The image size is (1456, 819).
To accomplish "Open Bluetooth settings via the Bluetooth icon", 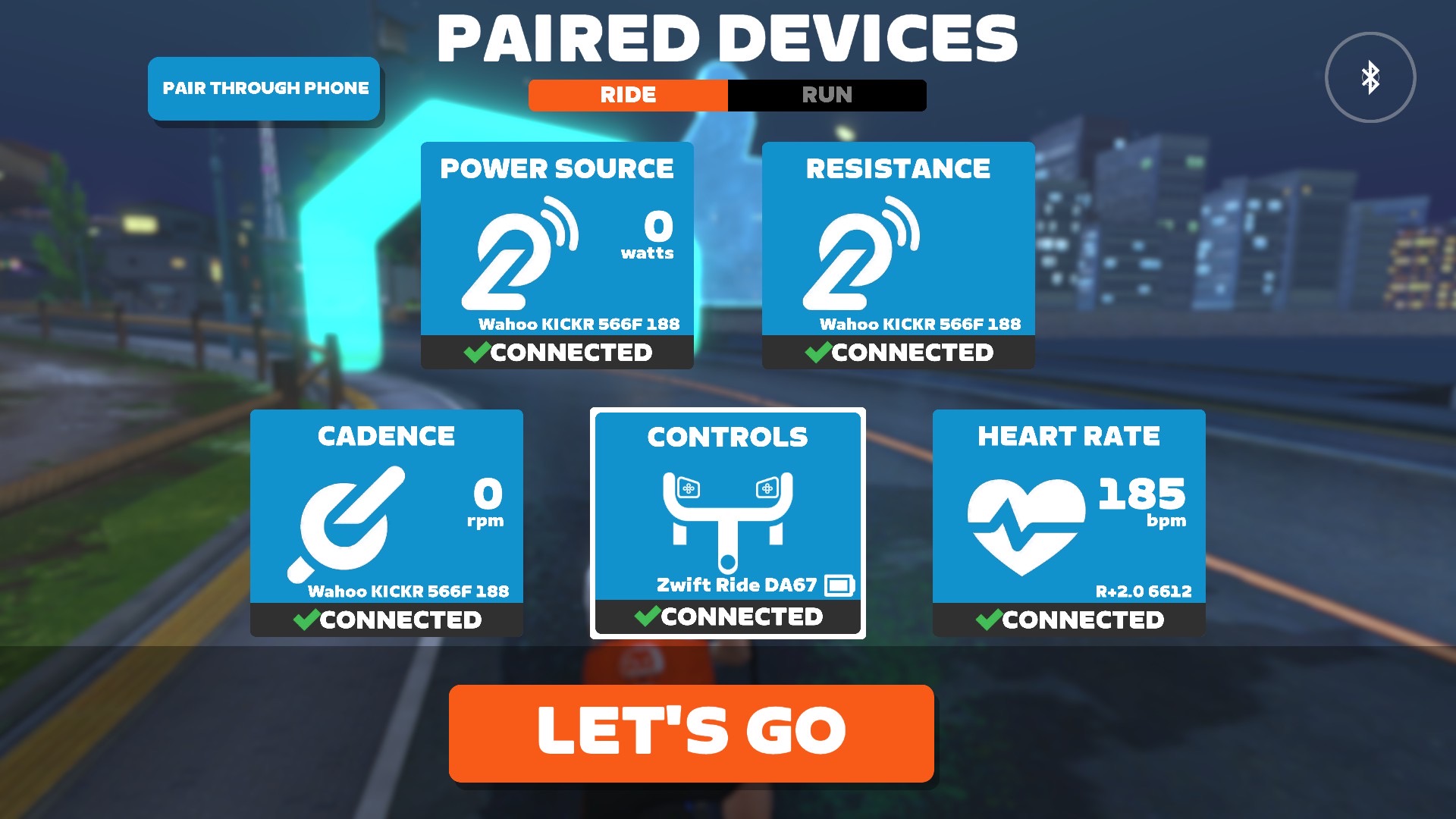I will point(1371,76).
